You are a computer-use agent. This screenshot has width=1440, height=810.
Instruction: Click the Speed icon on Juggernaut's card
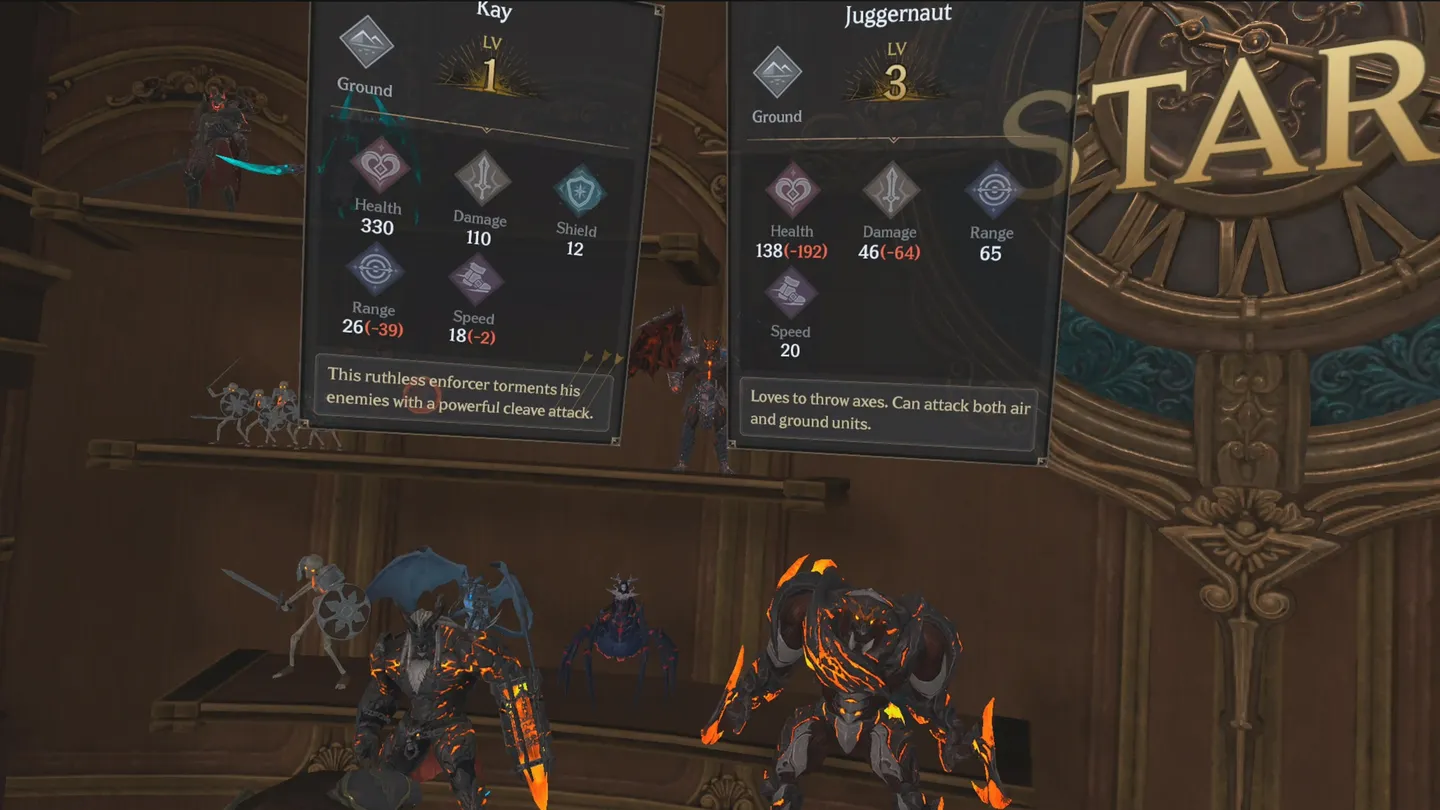(x=789, y=293)
